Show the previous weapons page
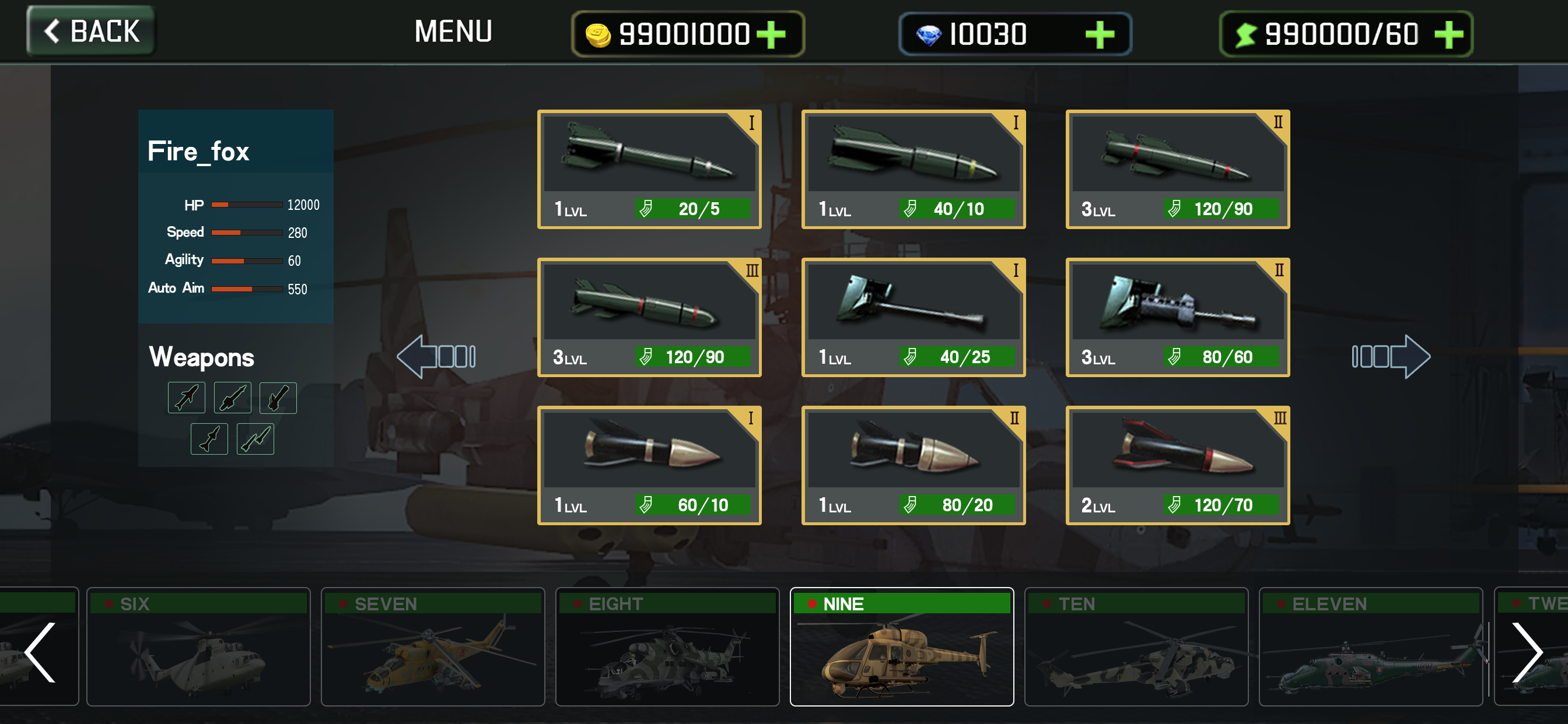The height and width of the screenshot is (724, 1568). tap(436, 357)
